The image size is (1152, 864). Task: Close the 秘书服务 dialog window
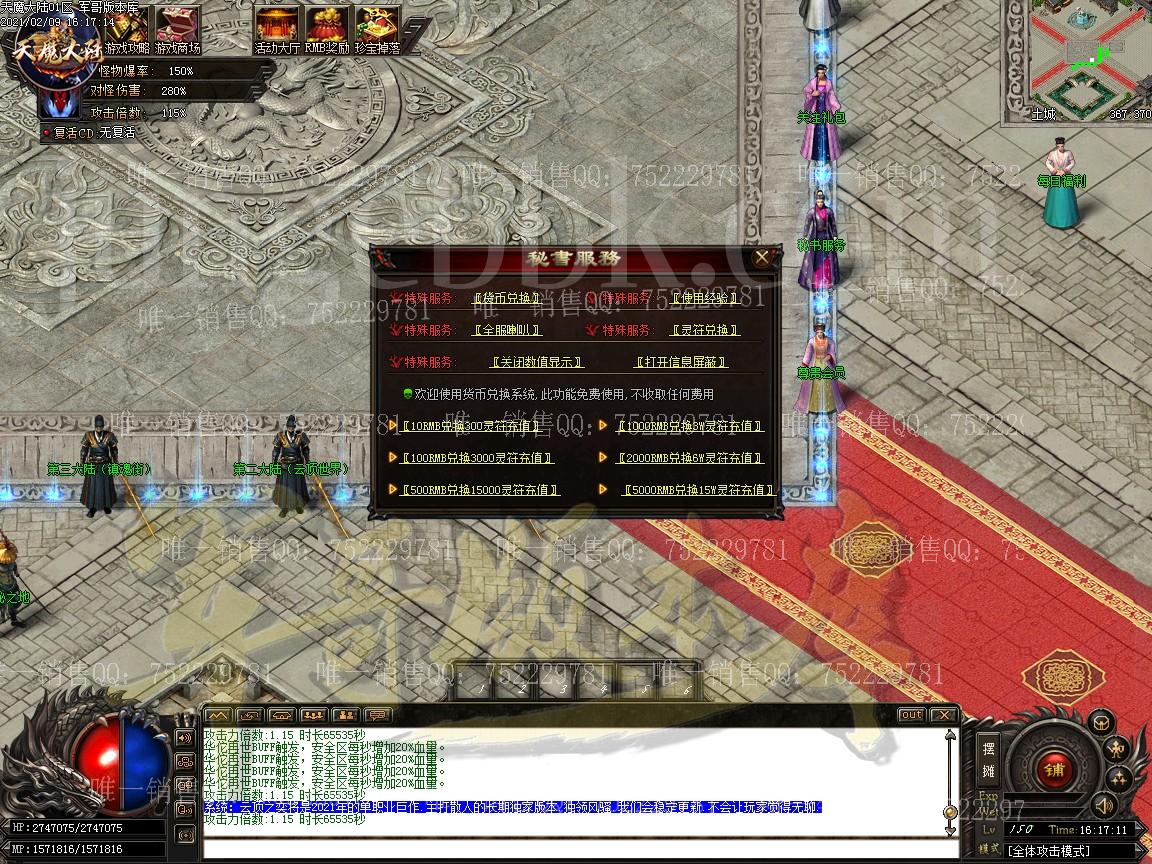(x=762, y=258)
